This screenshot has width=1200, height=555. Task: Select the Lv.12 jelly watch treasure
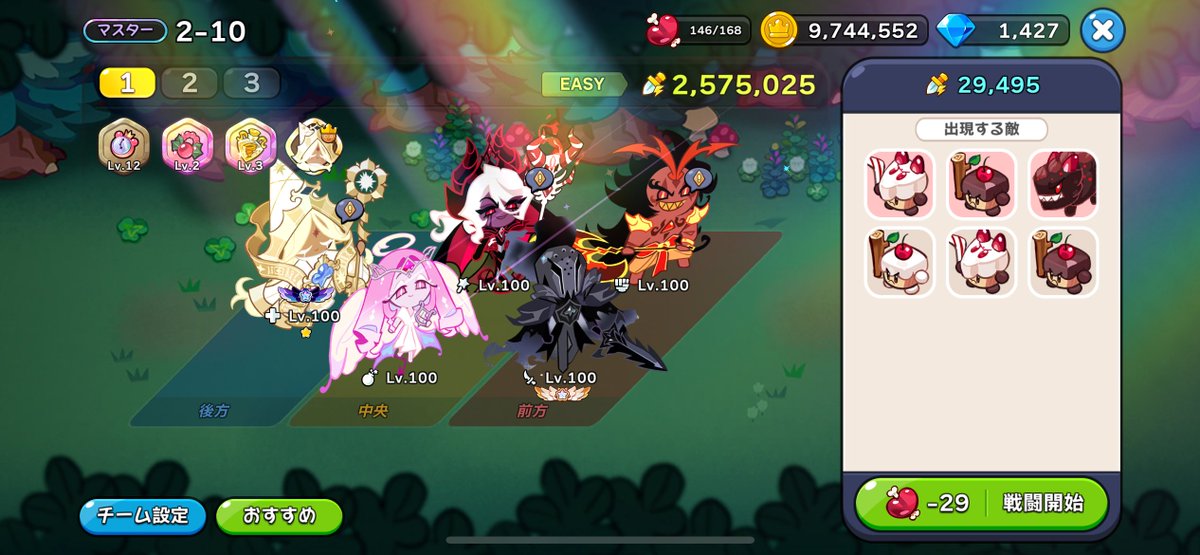click(x=124, y=146)
